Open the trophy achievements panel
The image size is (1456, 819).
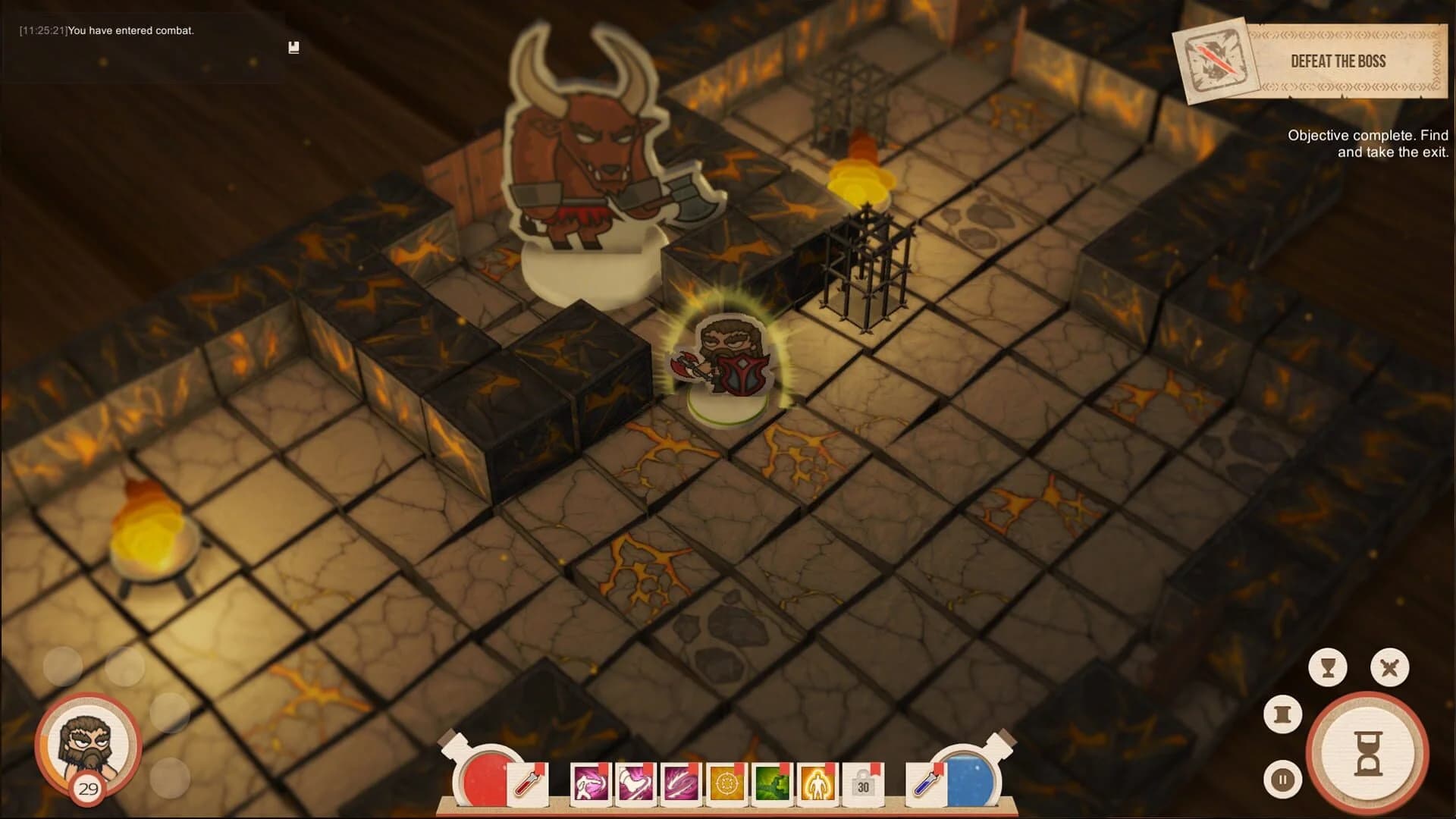(x=1329, y=667)
